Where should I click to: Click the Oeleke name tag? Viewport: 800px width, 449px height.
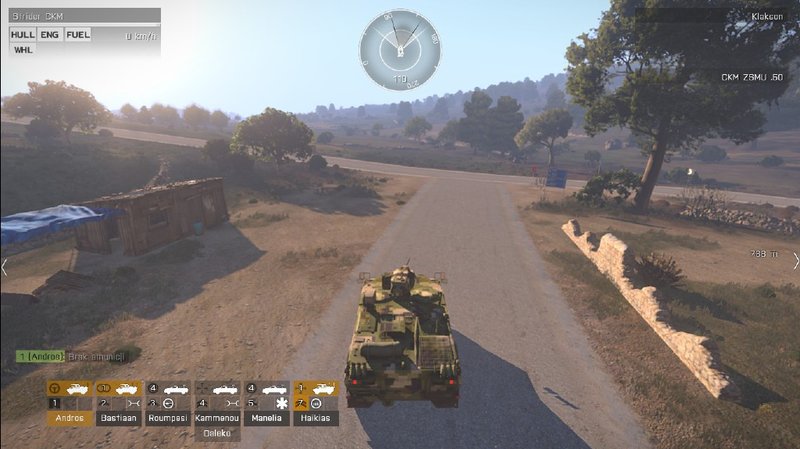coord(217,433)
